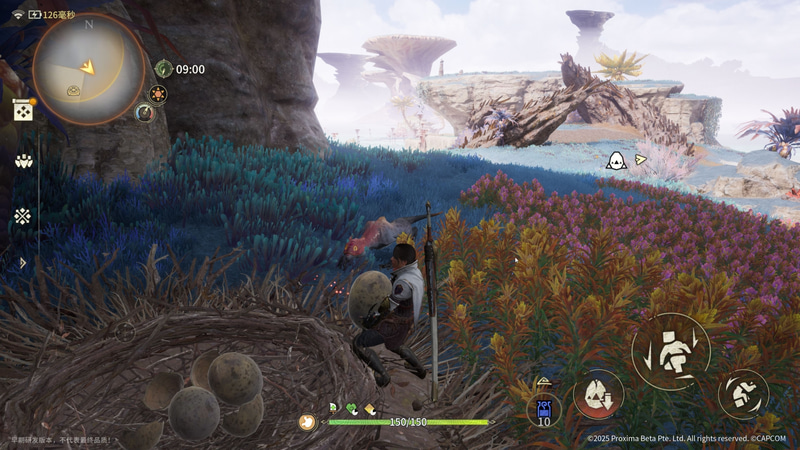Select the green heart buff icon
Viewport: 800px width, 450px height.
point(351,408)
